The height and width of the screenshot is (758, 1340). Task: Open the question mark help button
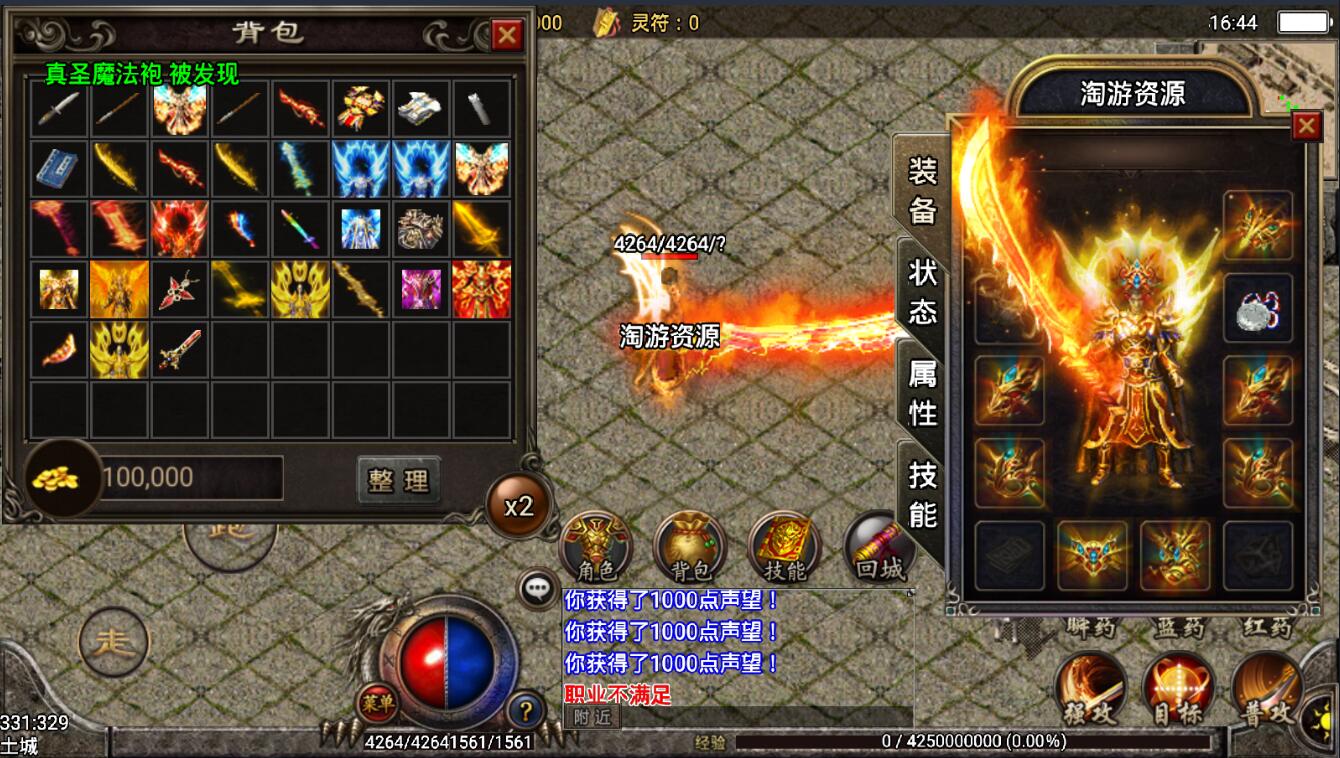point(525,710)
